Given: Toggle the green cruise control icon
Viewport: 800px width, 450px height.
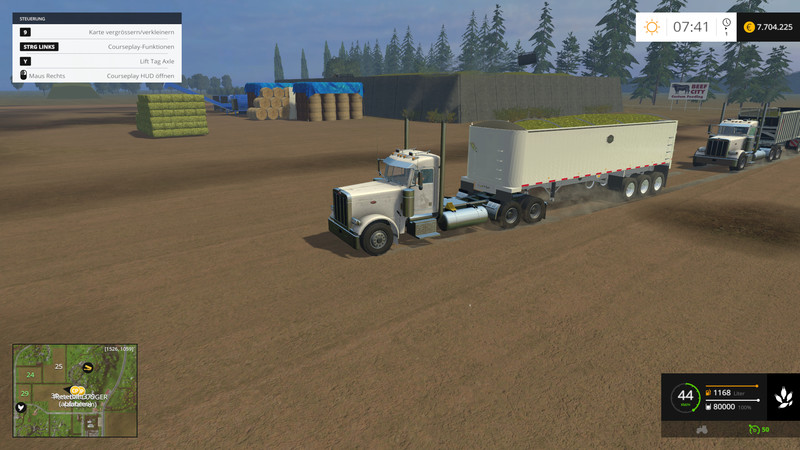Looking at the screenshot, I should [755, 429].
